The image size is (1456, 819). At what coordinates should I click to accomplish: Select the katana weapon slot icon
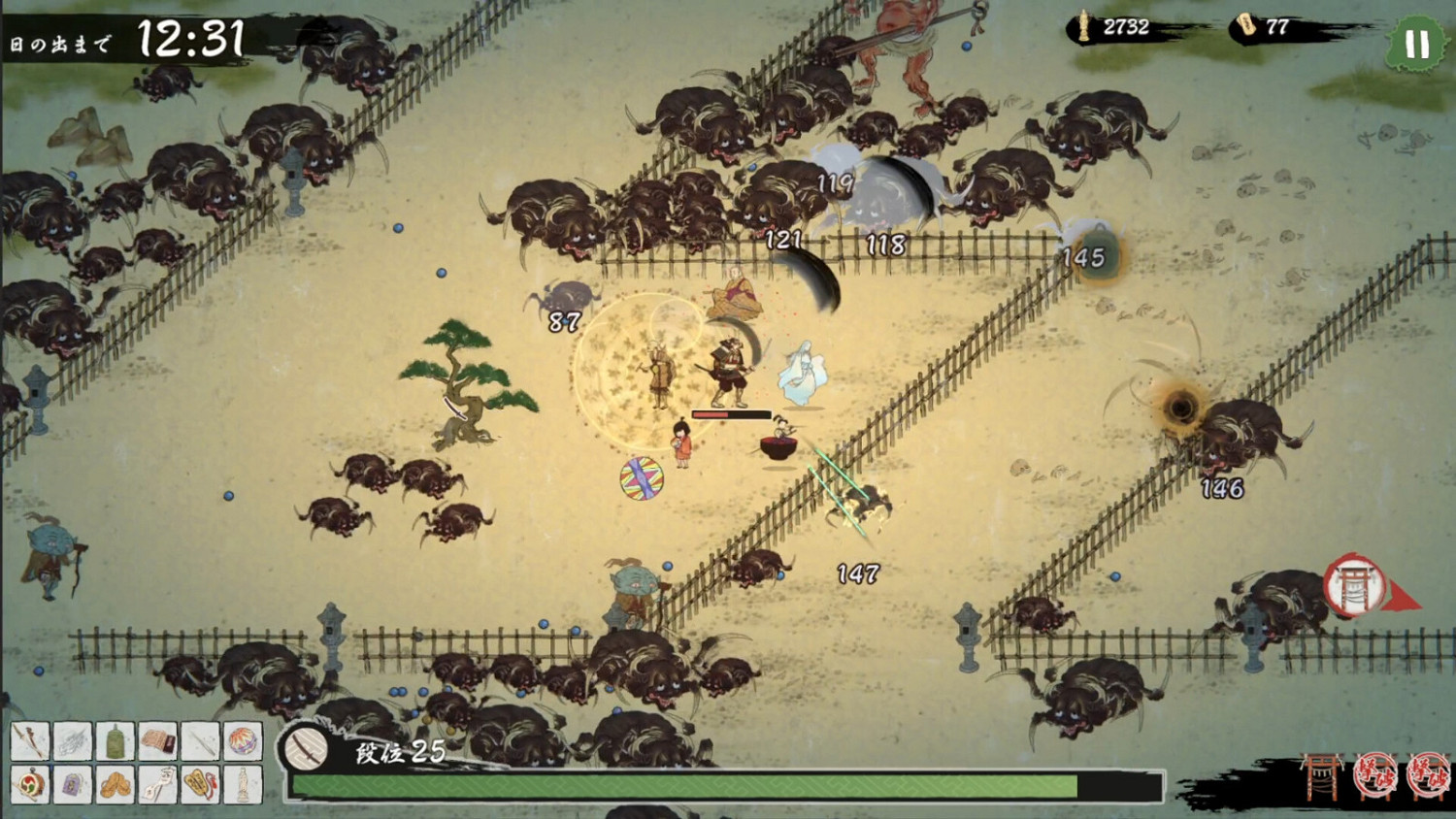tap(30, 743)
